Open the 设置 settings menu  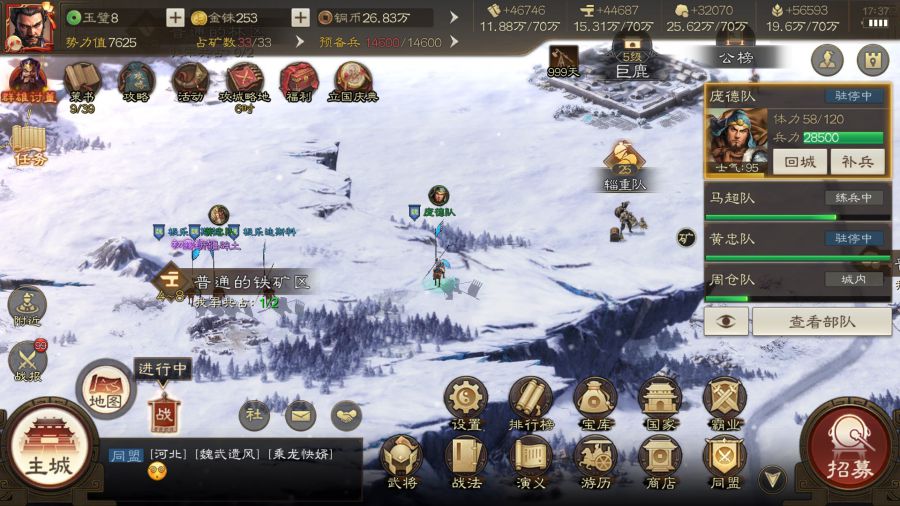[x=466, y=404]
